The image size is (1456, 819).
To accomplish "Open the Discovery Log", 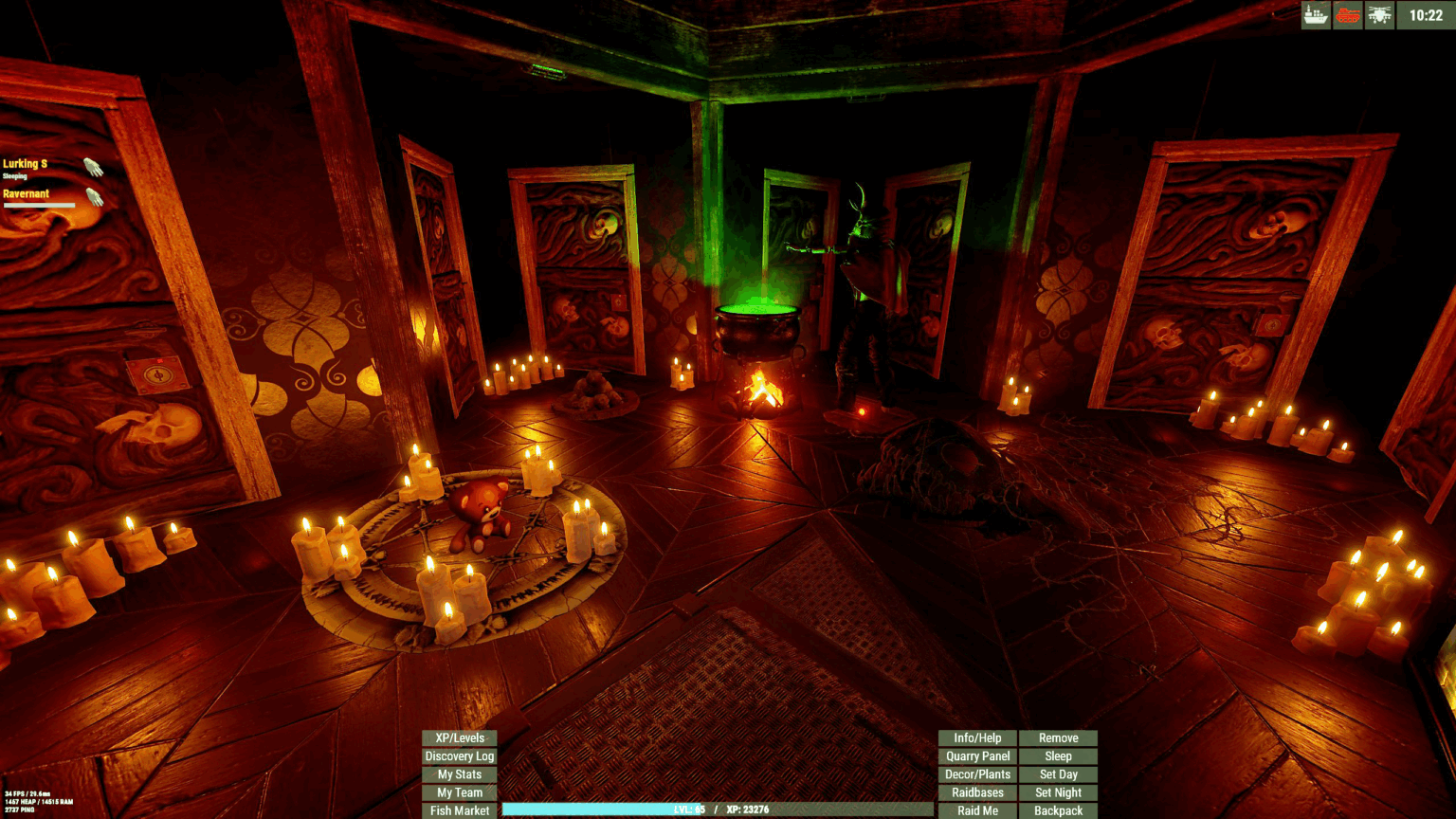I will pyautogui.click(x=459, y=756).
